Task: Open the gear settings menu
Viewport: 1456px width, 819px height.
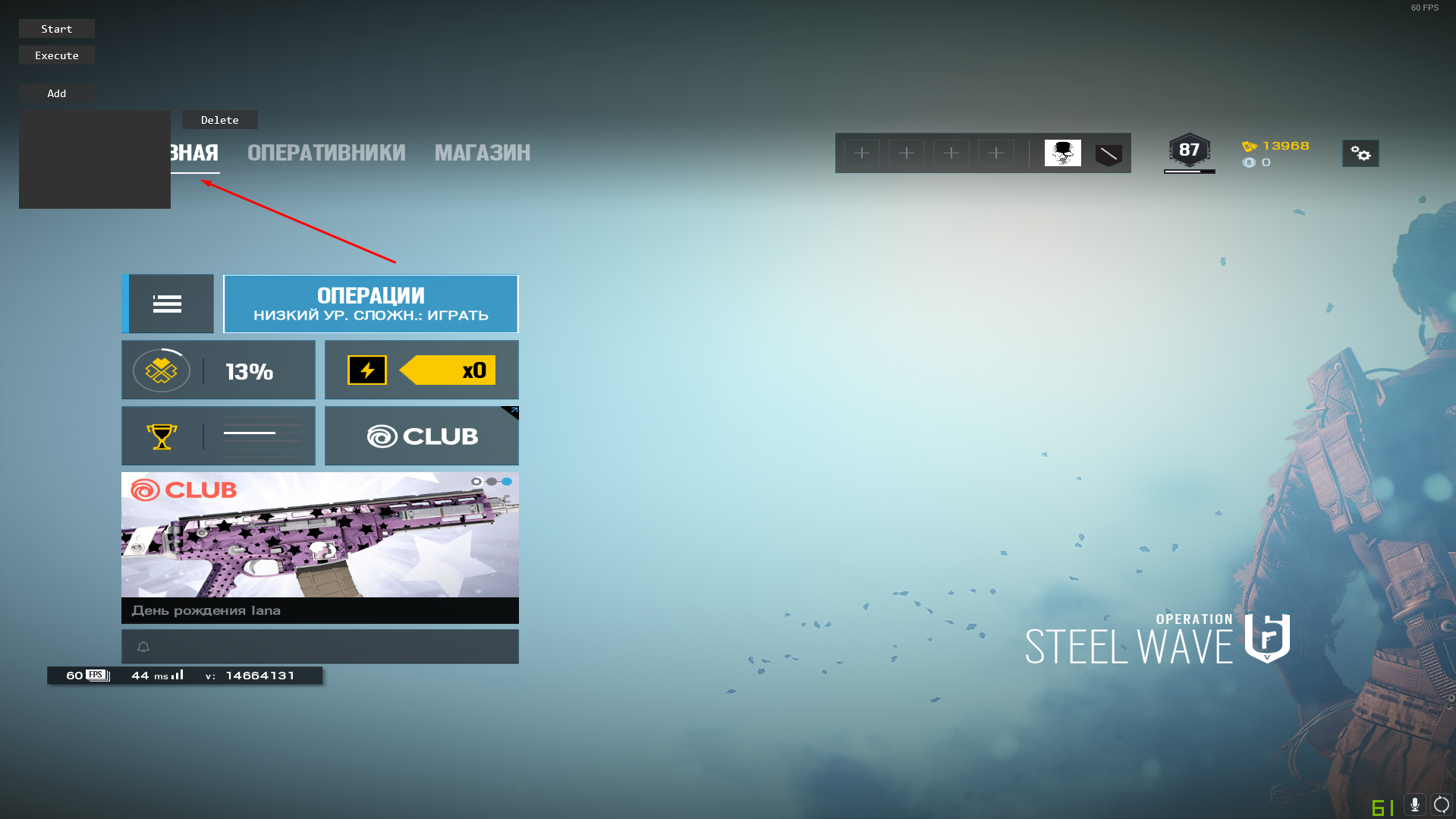Action: pyautogui.click(x=1360, y=154)
